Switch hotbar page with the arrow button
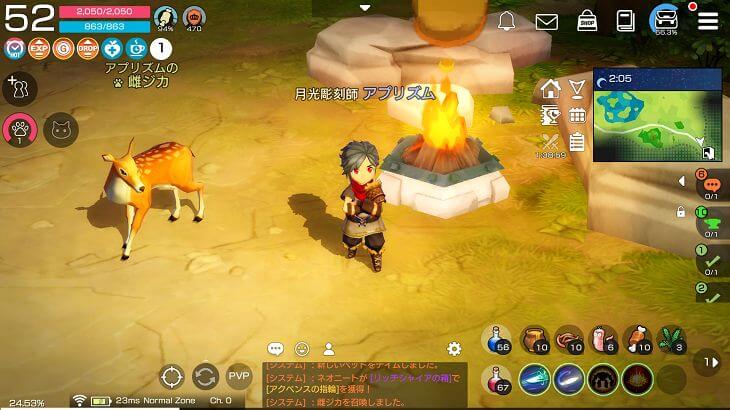730x410 pixels. [x=709, y=361]
